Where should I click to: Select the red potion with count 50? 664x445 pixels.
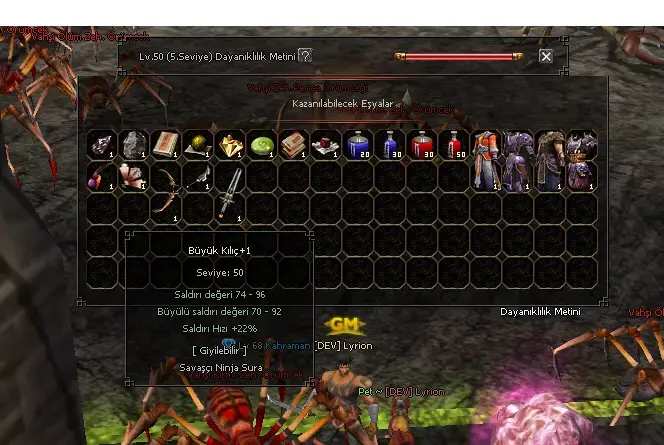(454, 145)
